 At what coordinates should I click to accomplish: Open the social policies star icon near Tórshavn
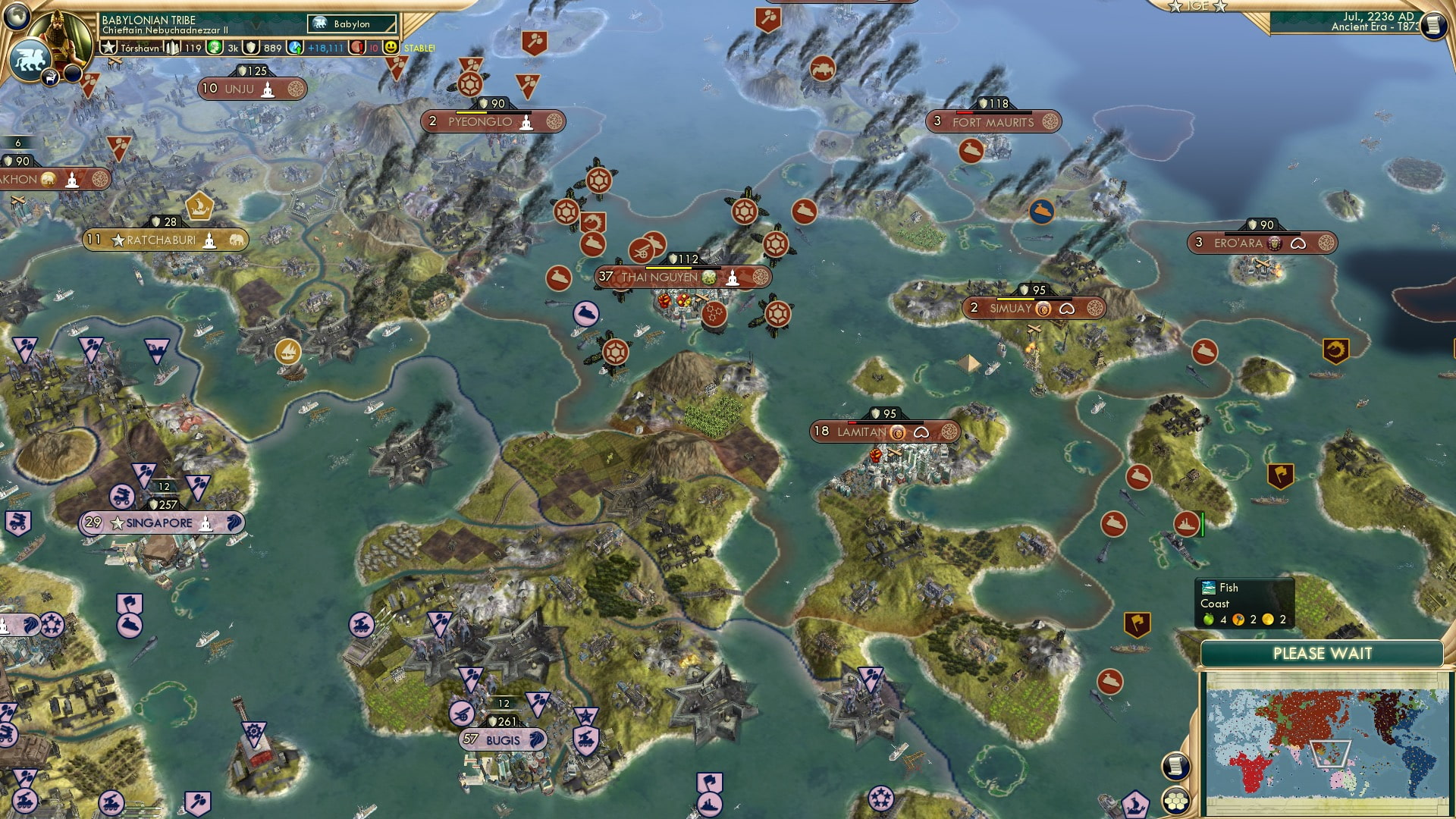109,47
